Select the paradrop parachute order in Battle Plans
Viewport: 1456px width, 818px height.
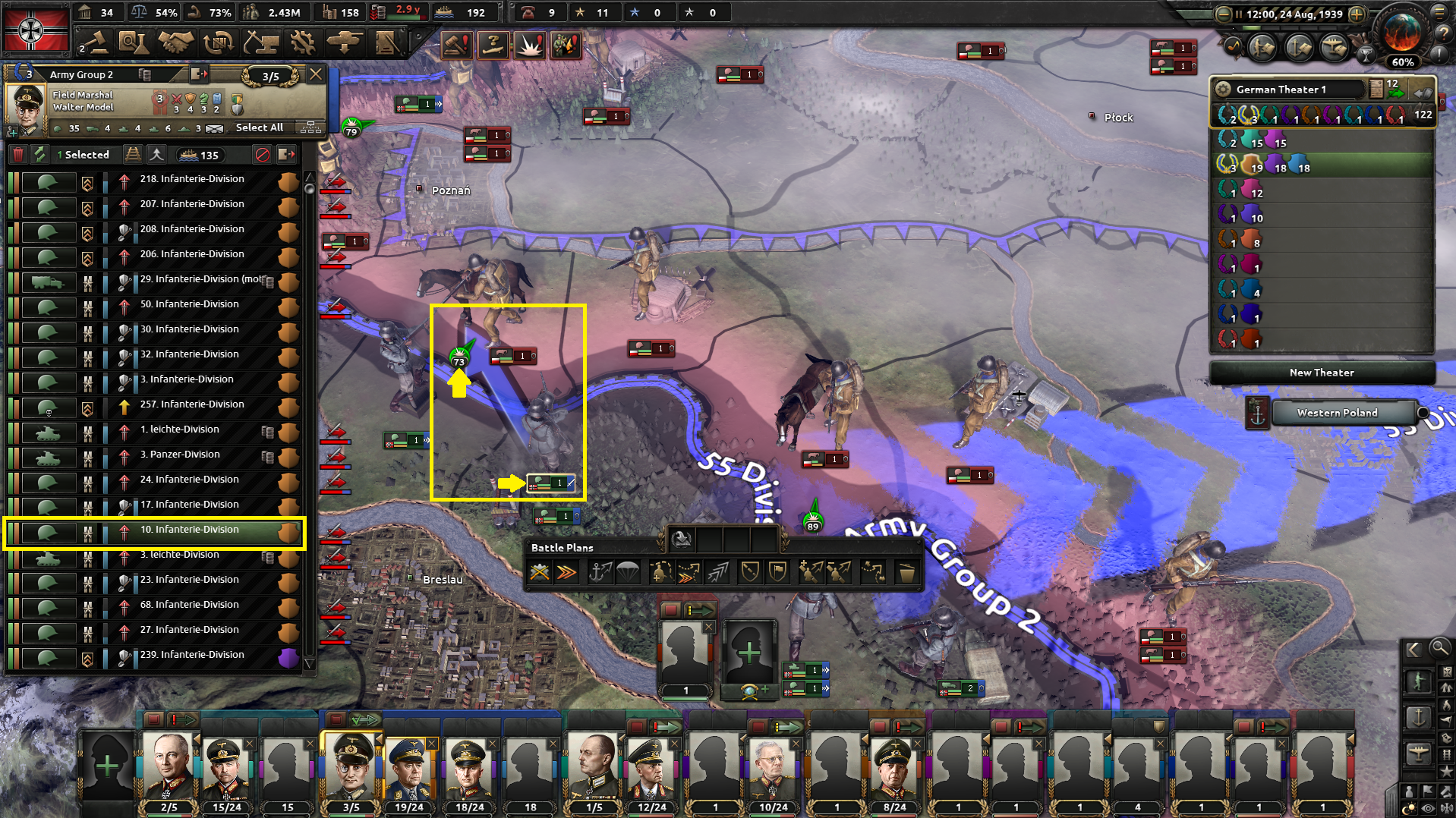[x=629, y=573]
